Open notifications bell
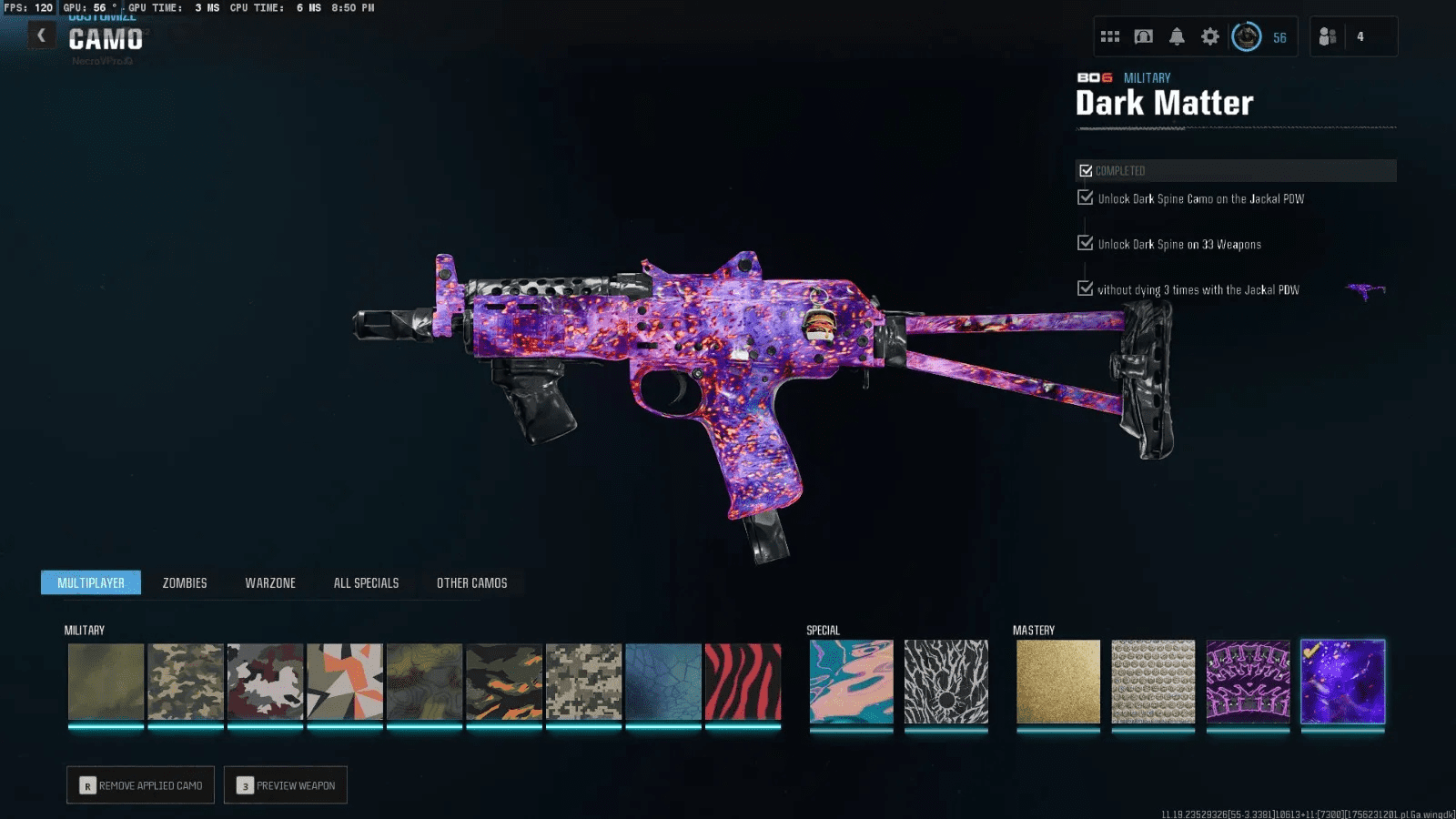Viewport: 1456px width, 819px height. pos(1177,37)
